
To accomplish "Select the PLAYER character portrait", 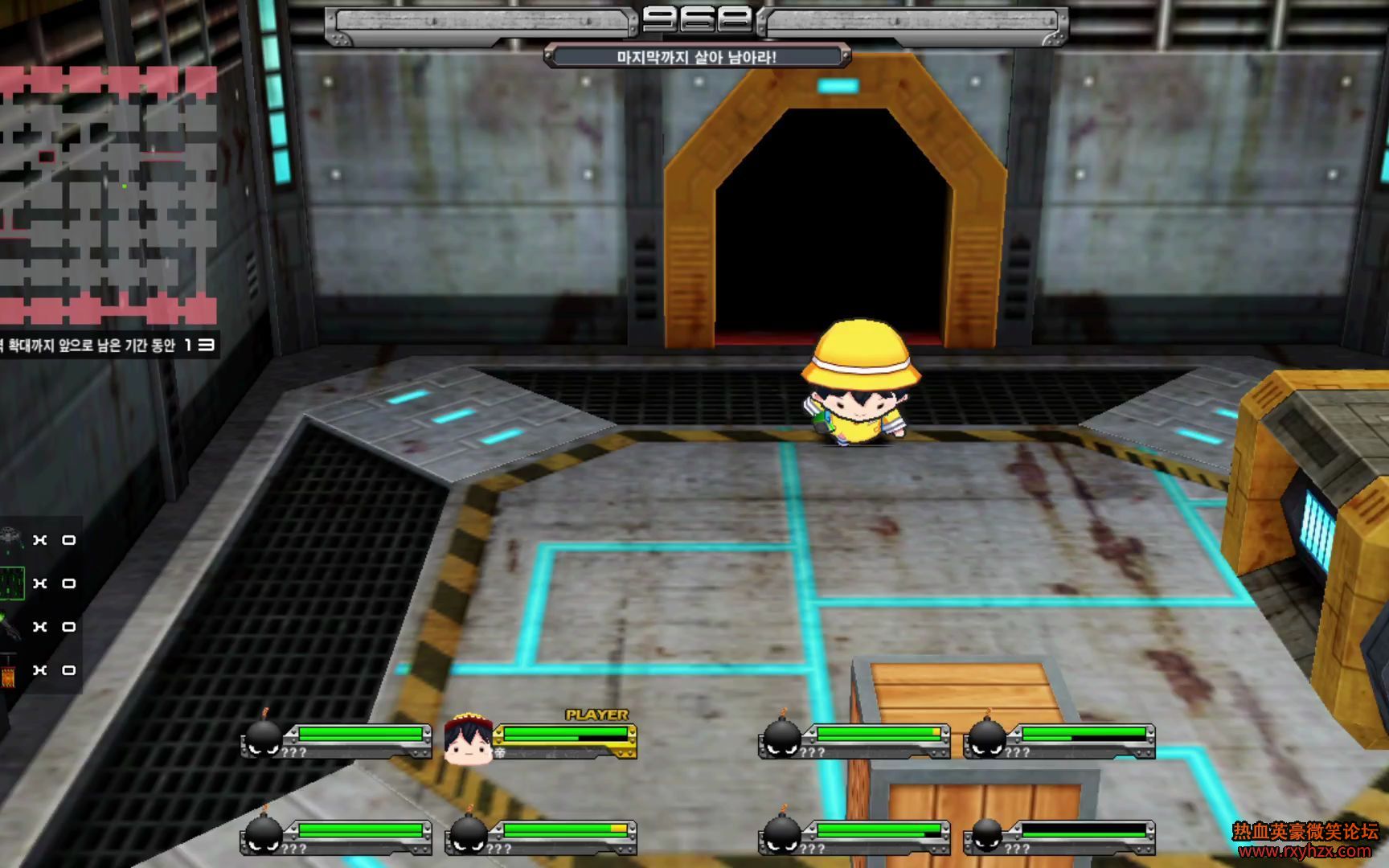I will [469, 738].
